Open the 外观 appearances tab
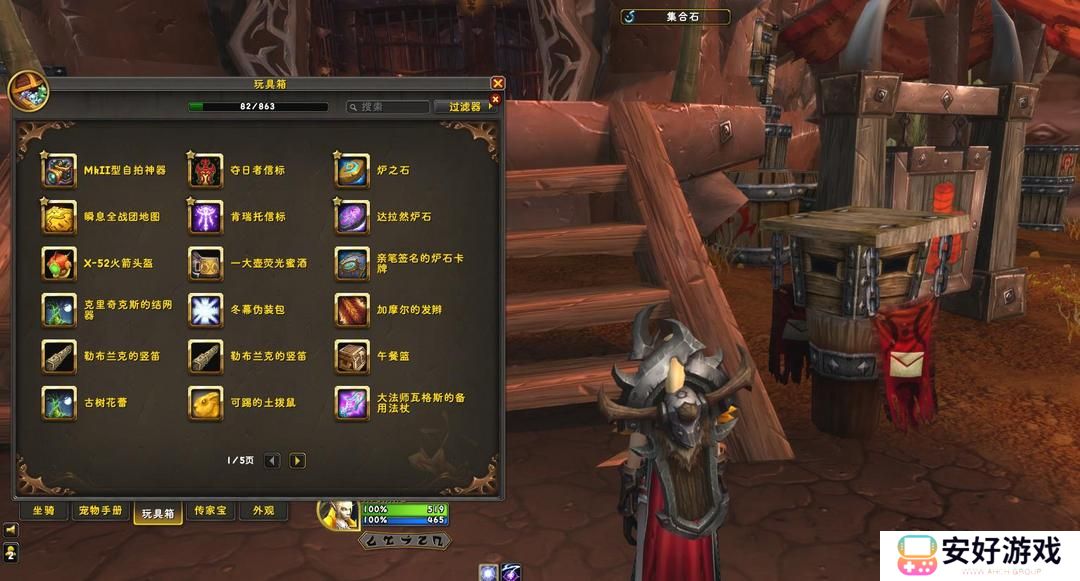The width and height of the screenshot is (1080, 581). click(x=263, y=511)
